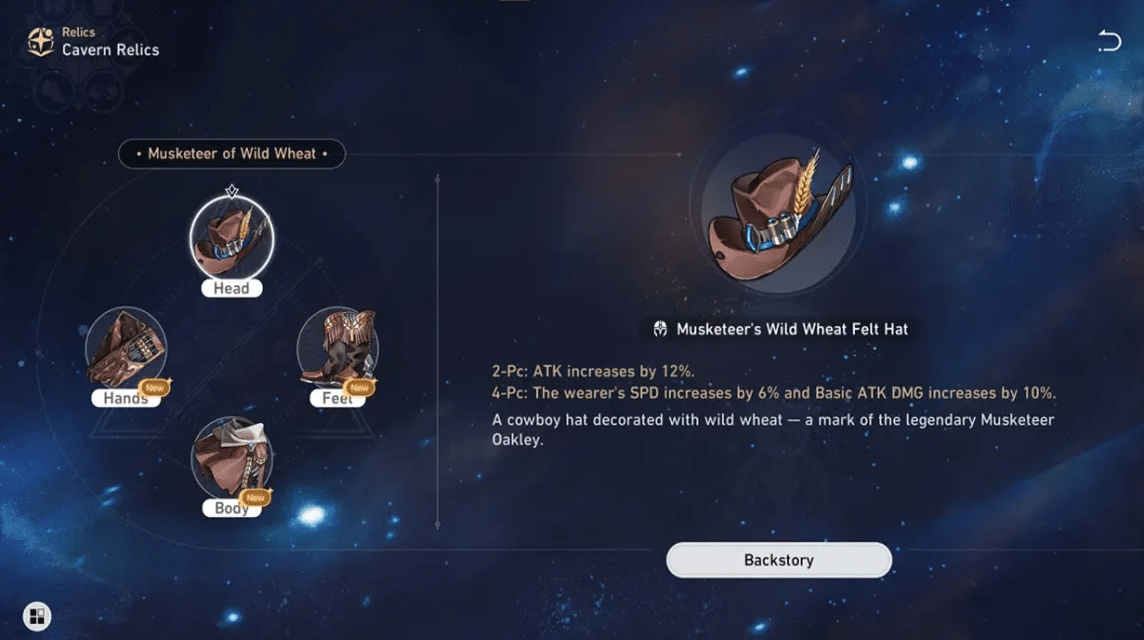Choose the Hands relic gloves slot
The height and width of the screenshot is (640, 1144).
click(126, 348)
